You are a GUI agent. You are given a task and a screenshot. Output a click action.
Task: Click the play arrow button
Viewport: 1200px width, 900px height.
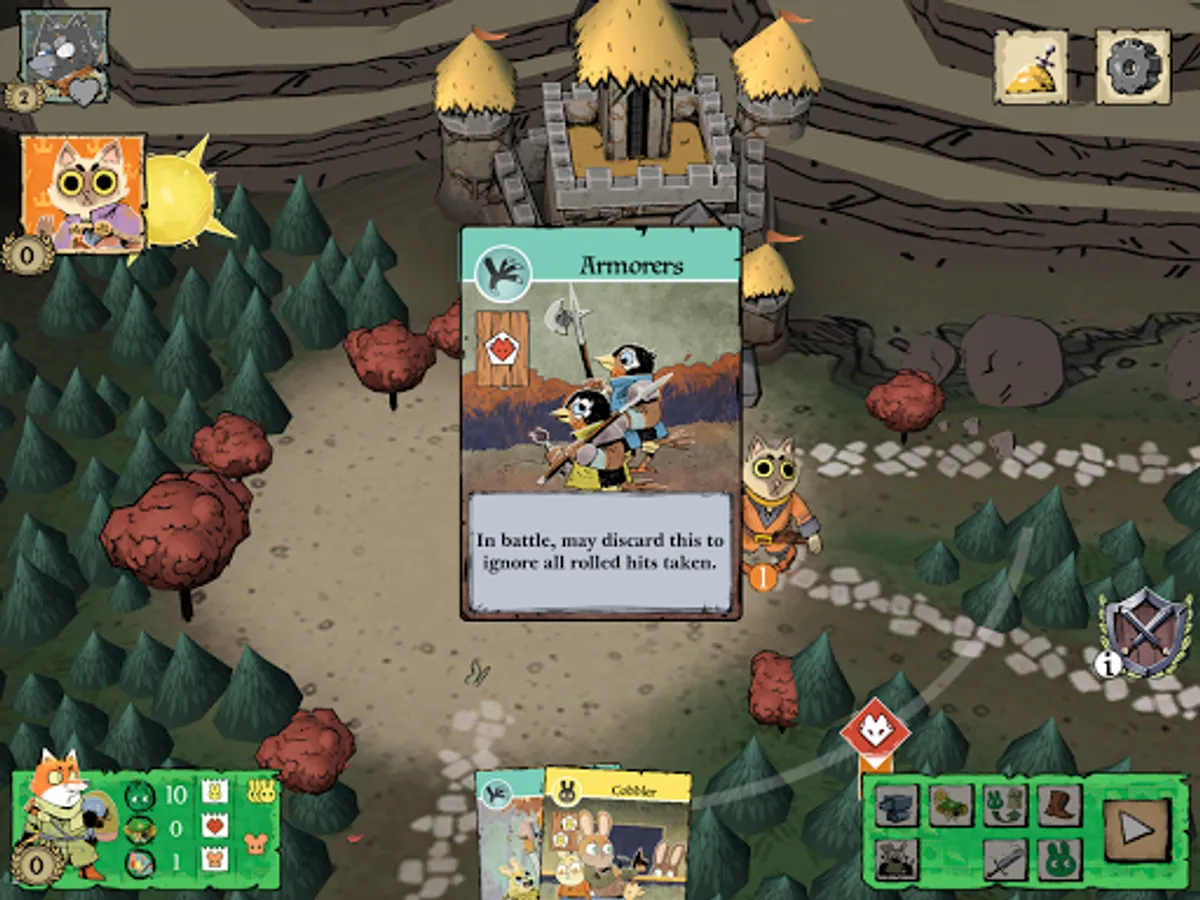1135,829
